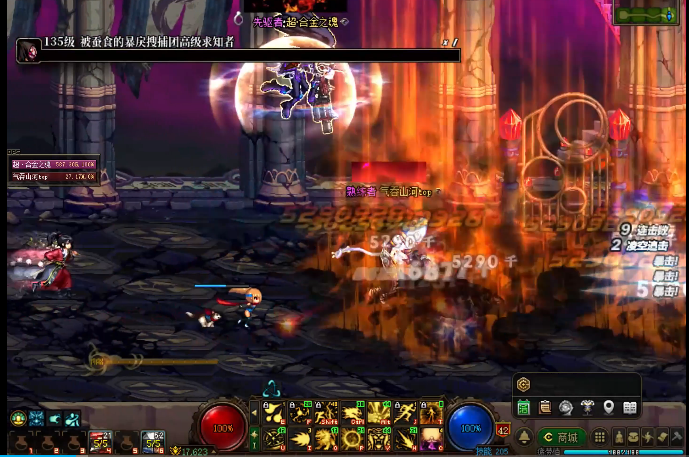
Task: Activate the running figure skill on J
Action: point(405,413)
